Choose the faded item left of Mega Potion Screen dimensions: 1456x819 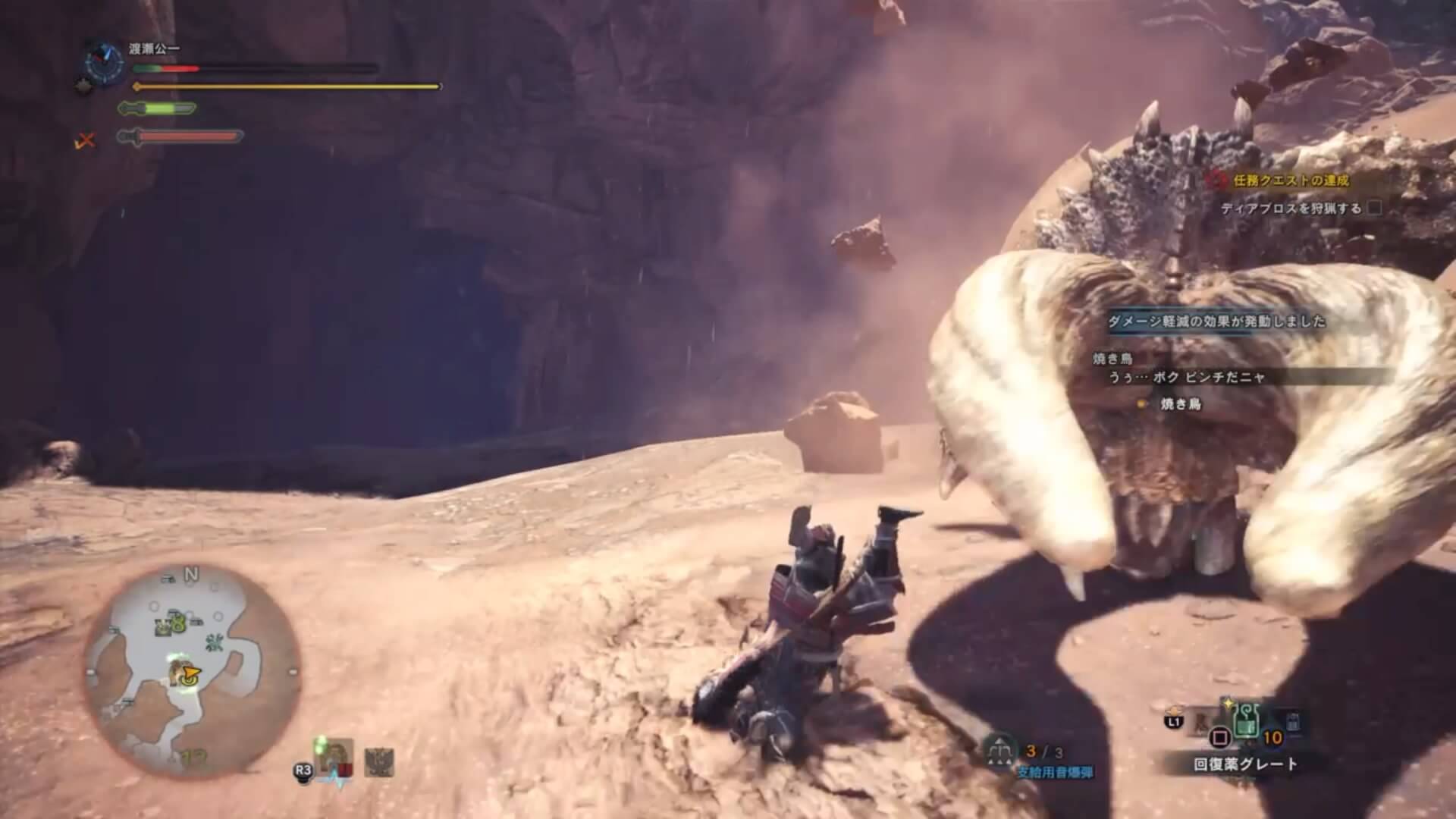coord(1204,719)
